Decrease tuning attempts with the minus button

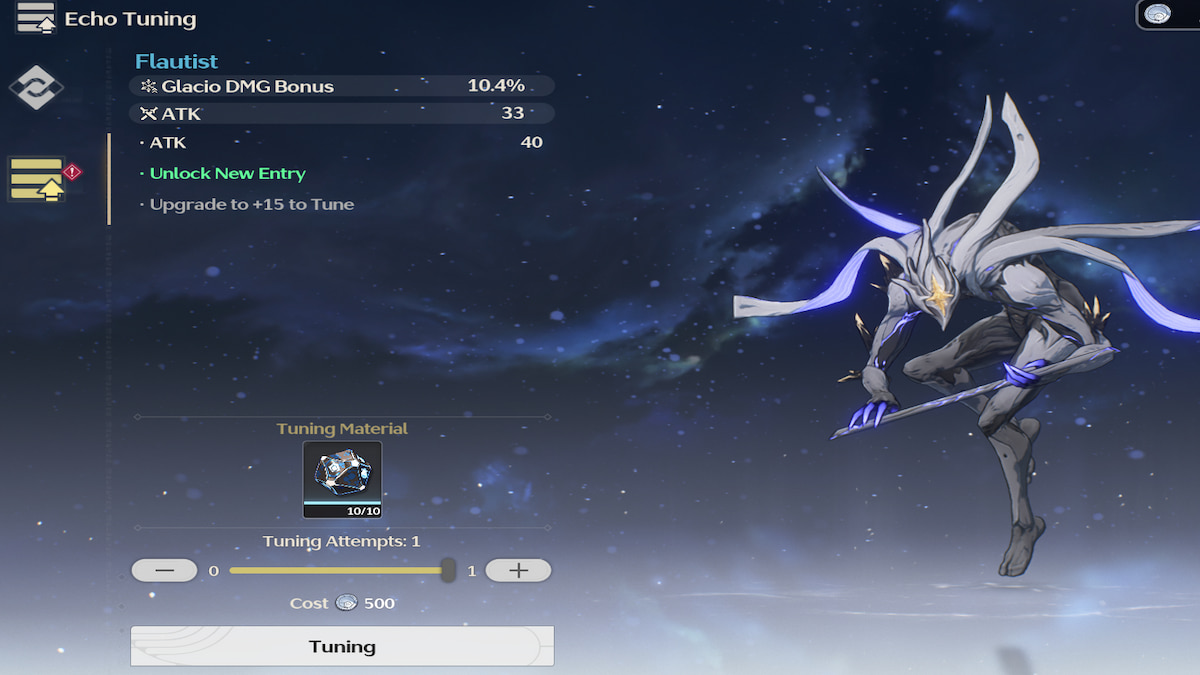coord(164,571)
